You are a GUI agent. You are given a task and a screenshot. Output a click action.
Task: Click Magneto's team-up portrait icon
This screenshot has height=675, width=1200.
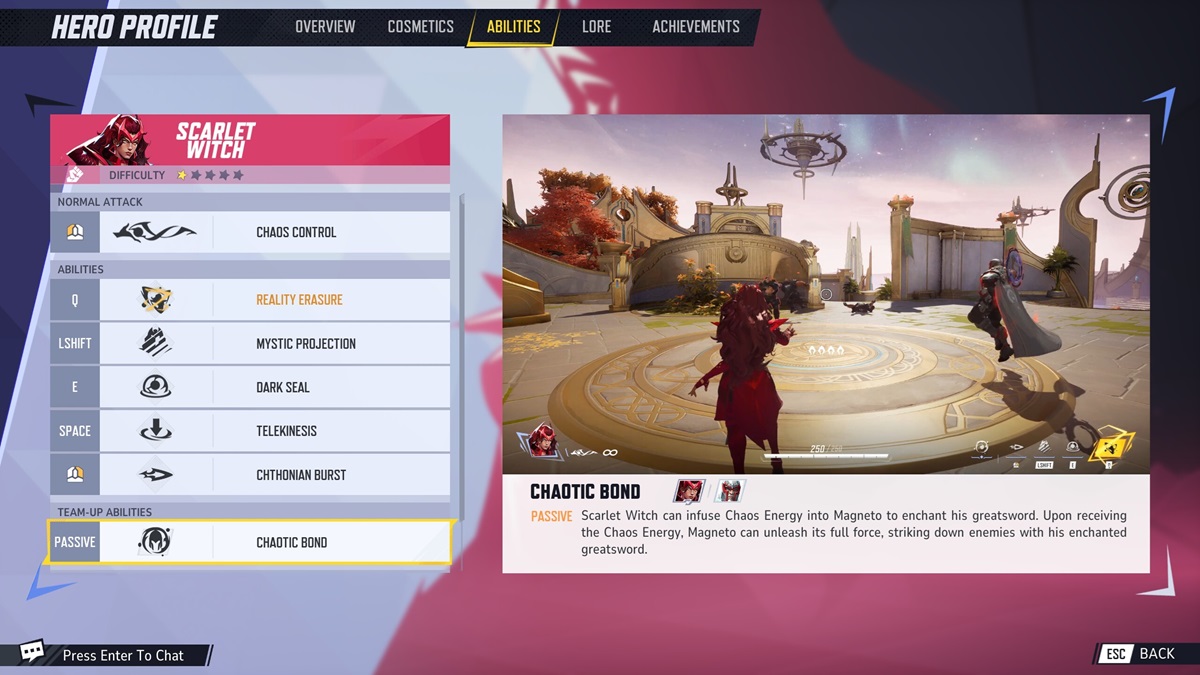729,491
